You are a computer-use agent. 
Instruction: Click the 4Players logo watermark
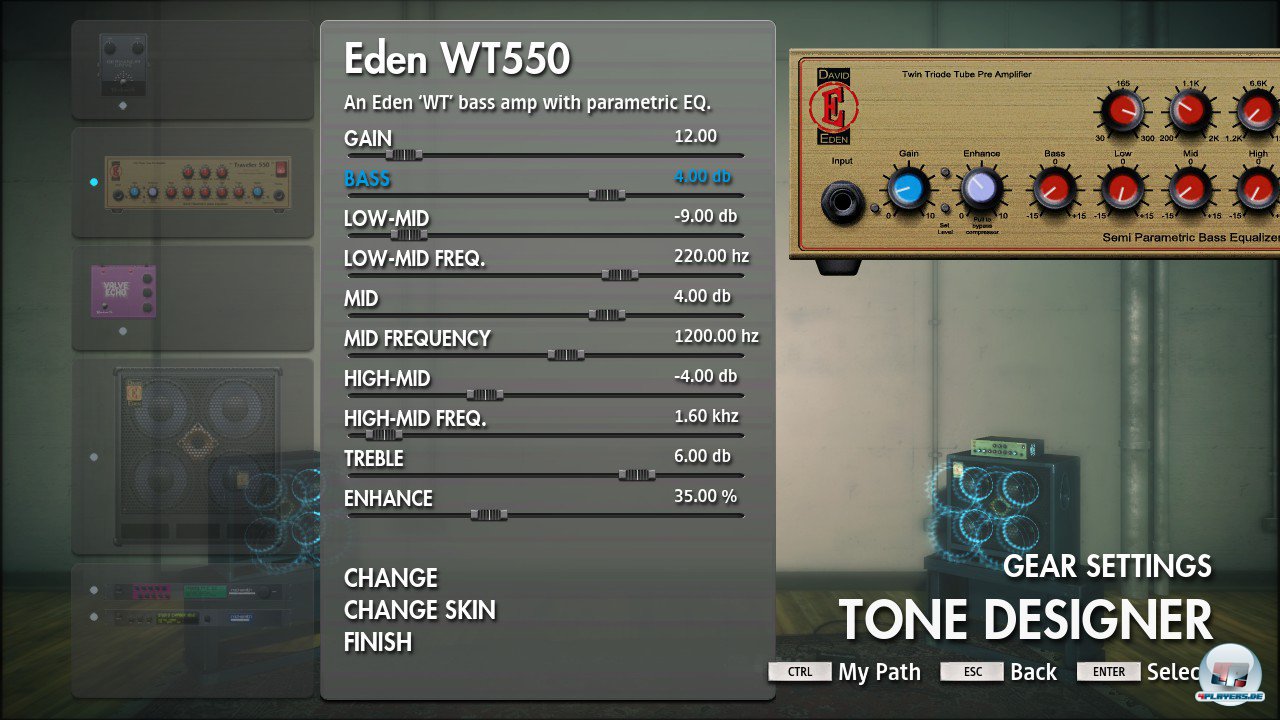[1228, 672]
